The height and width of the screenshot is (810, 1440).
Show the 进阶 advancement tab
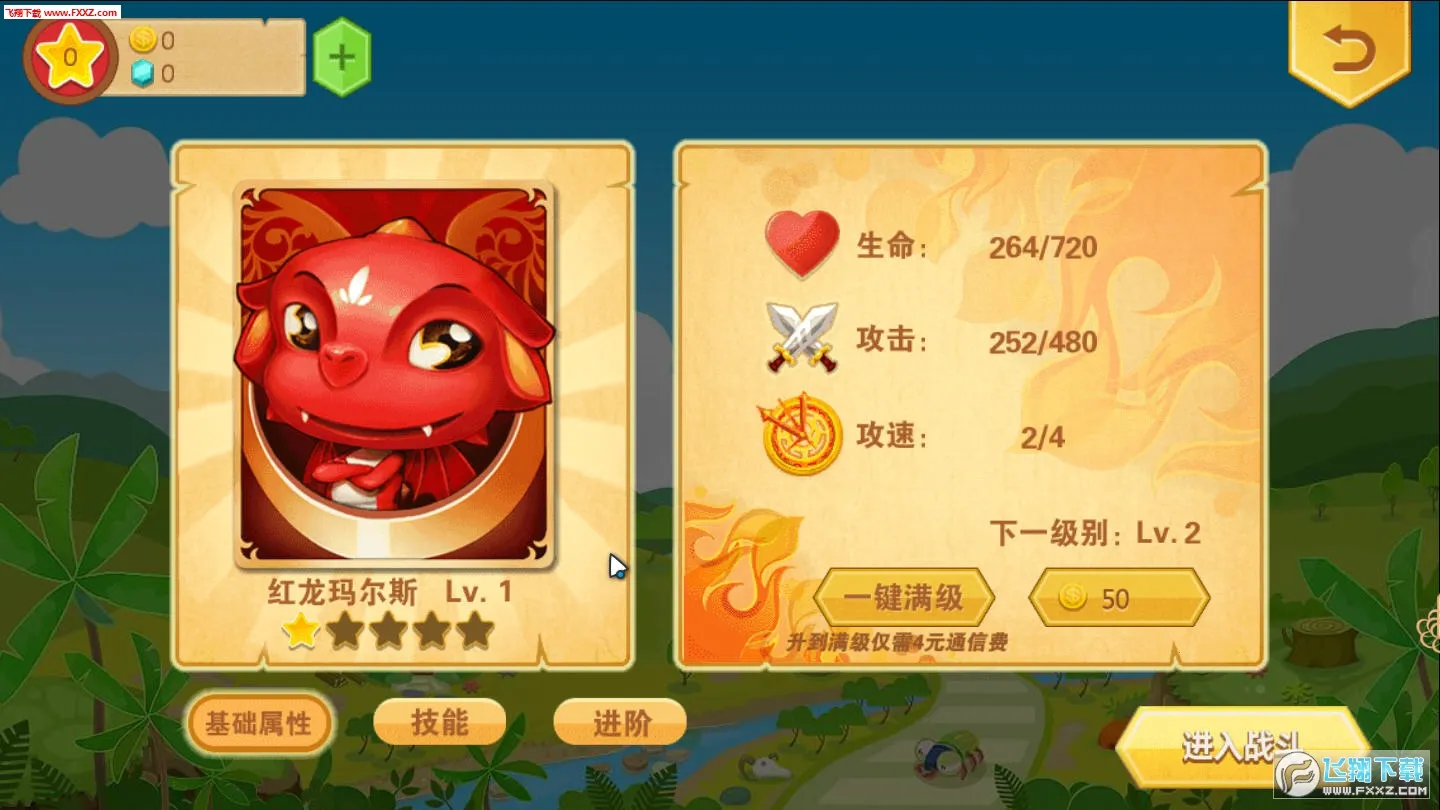point(620,722)
